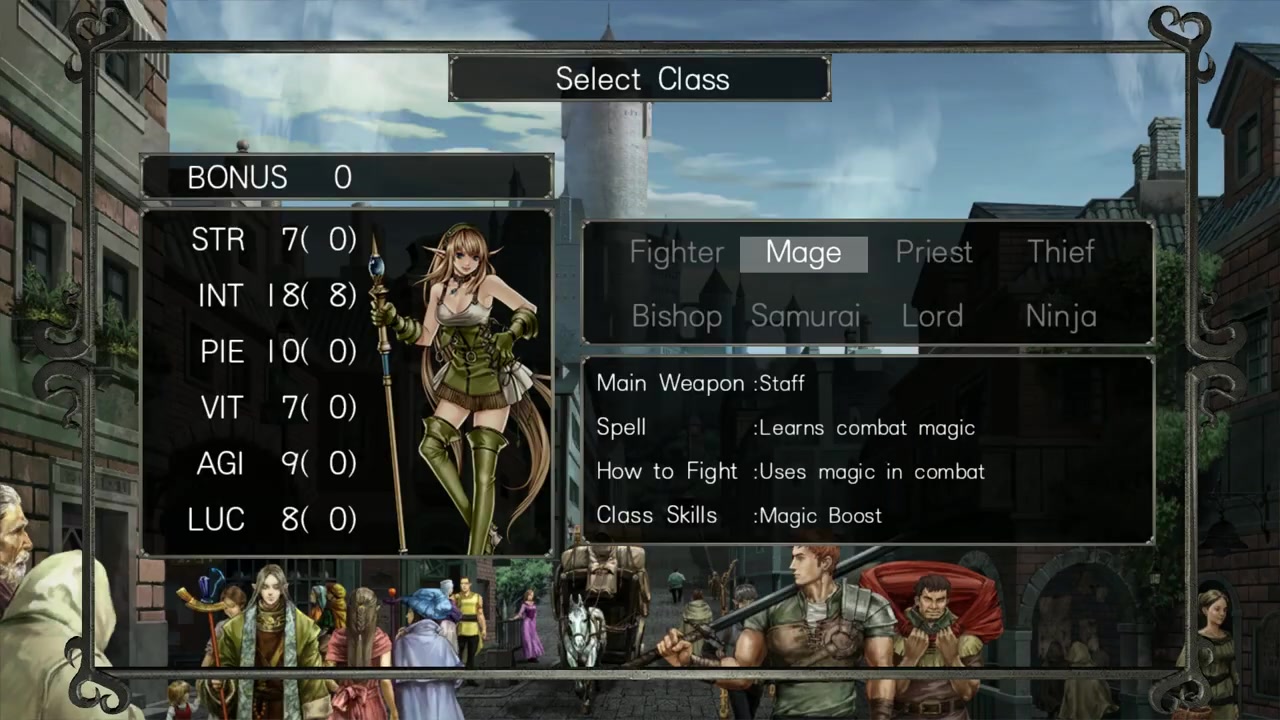Select the Samurai class
This screenshot has width=1280, height=720.
[x=805, y=317]
